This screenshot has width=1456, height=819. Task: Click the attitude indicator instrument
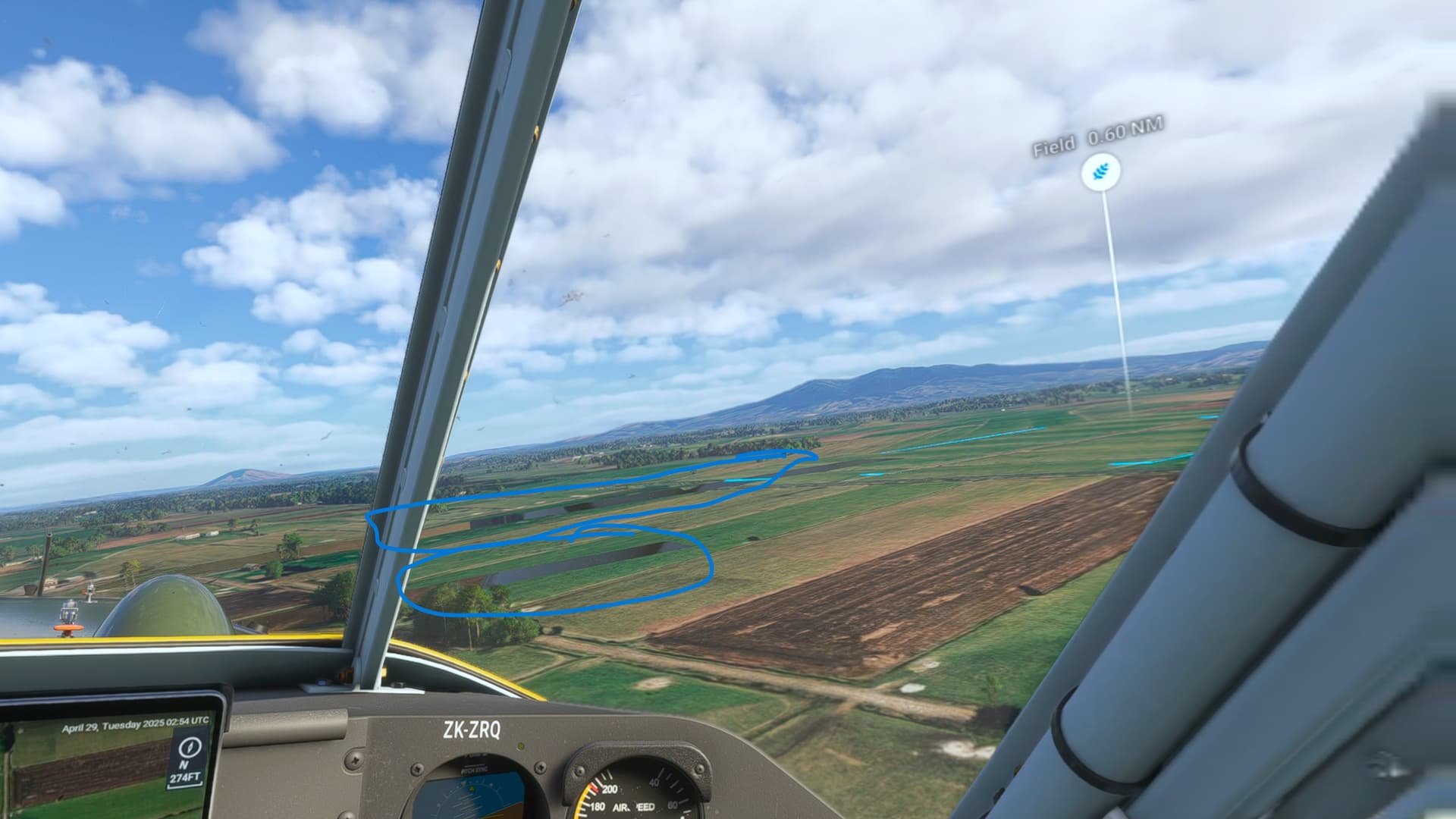474,800
